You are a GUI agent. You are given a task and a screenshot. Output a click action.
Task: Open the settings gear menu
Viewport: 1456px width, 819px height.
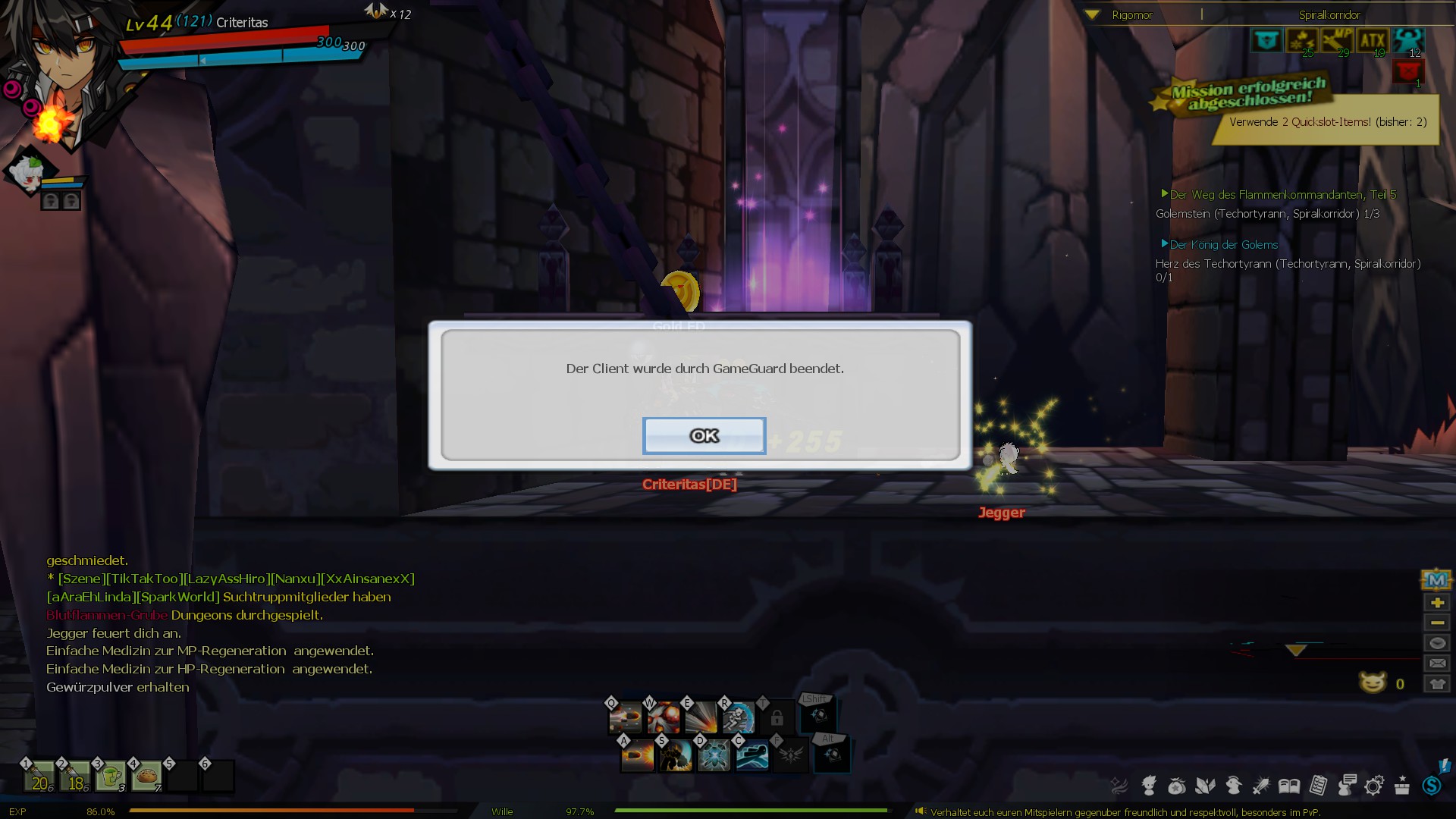click(x=1373, y=786)
